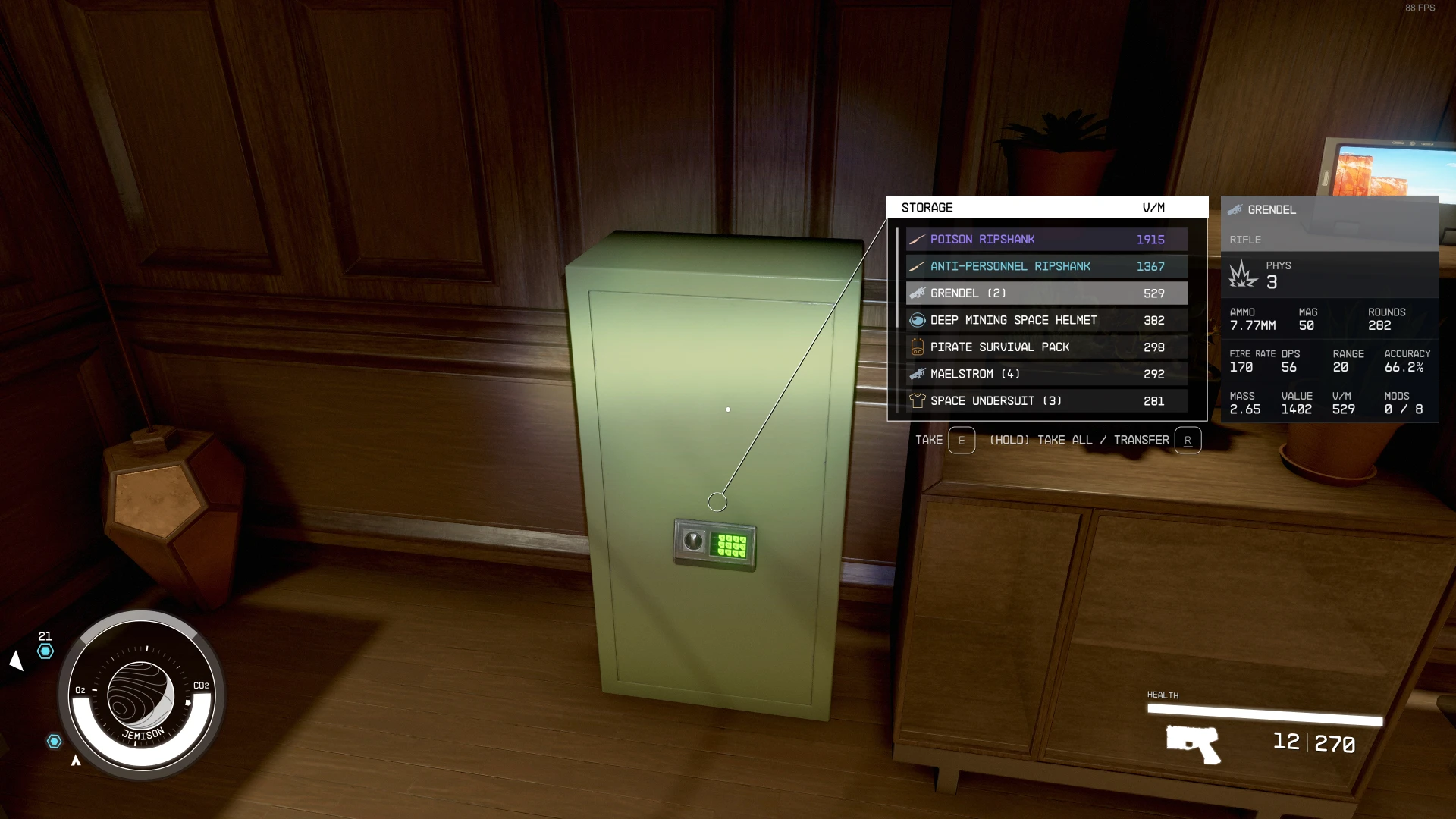
Task: Select the Space Undersuit row
Action: tap(1046, 401)
